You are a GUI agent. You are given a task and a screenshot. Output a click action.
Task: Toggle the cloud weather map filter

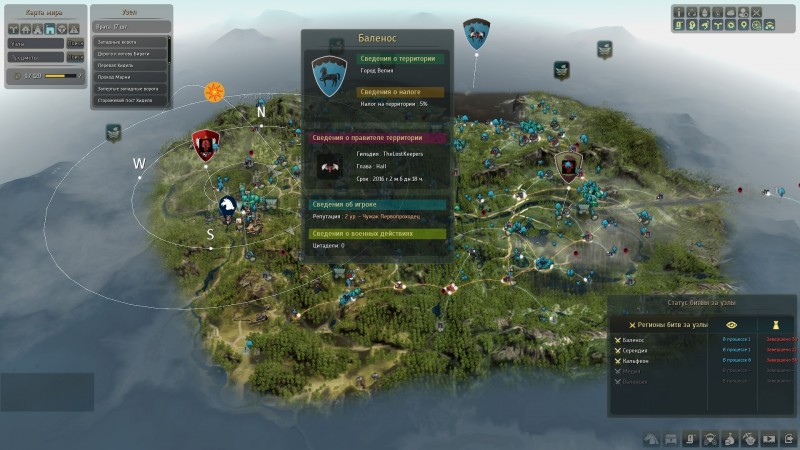733,13
